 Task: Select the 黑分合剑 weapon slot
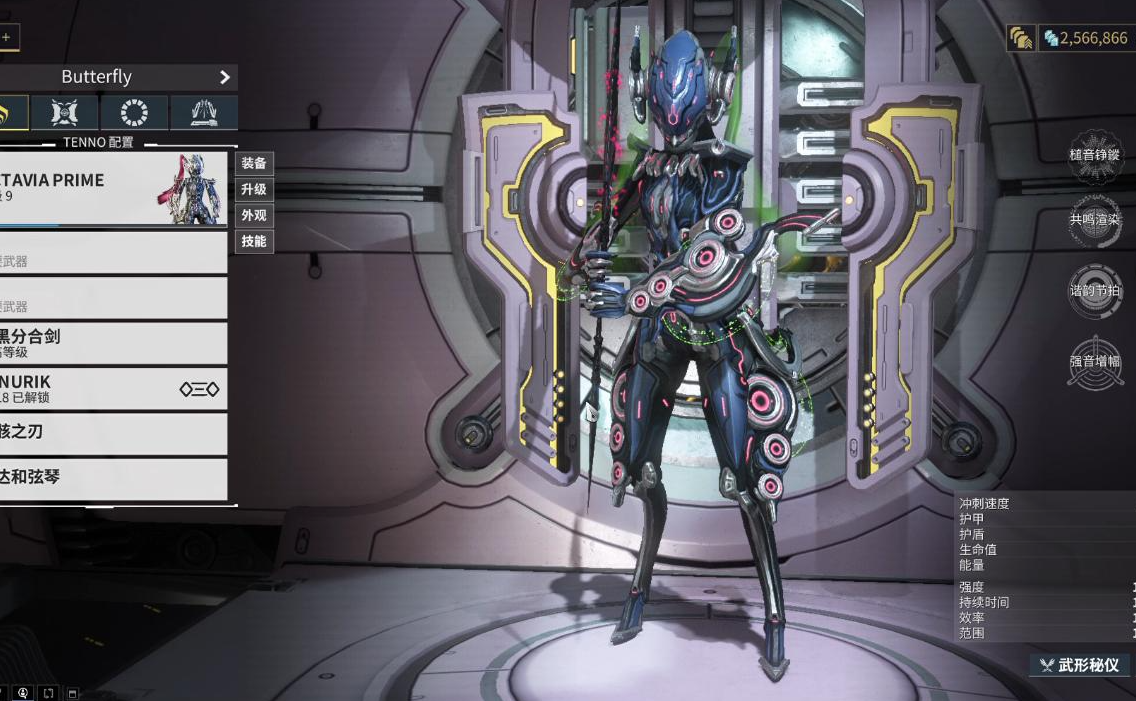point(113,343)
